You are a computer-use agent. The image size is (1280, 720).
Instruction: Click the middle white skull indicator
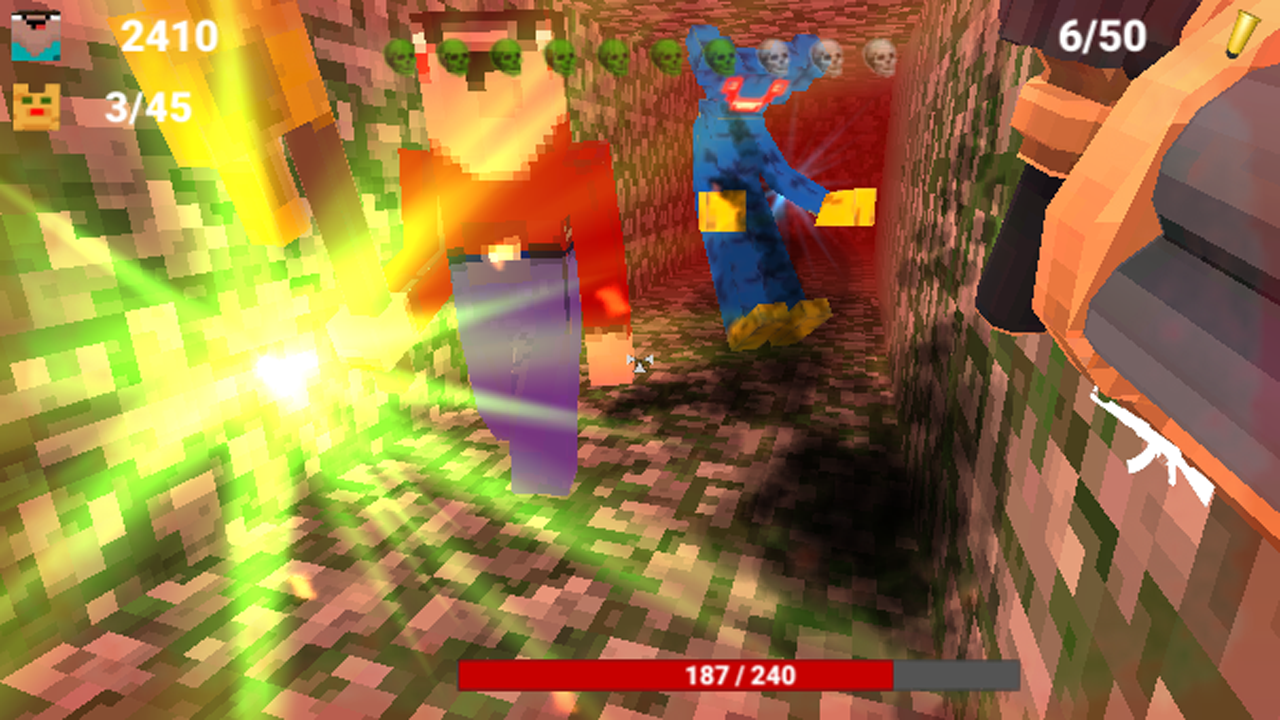(x=829, y=58)
